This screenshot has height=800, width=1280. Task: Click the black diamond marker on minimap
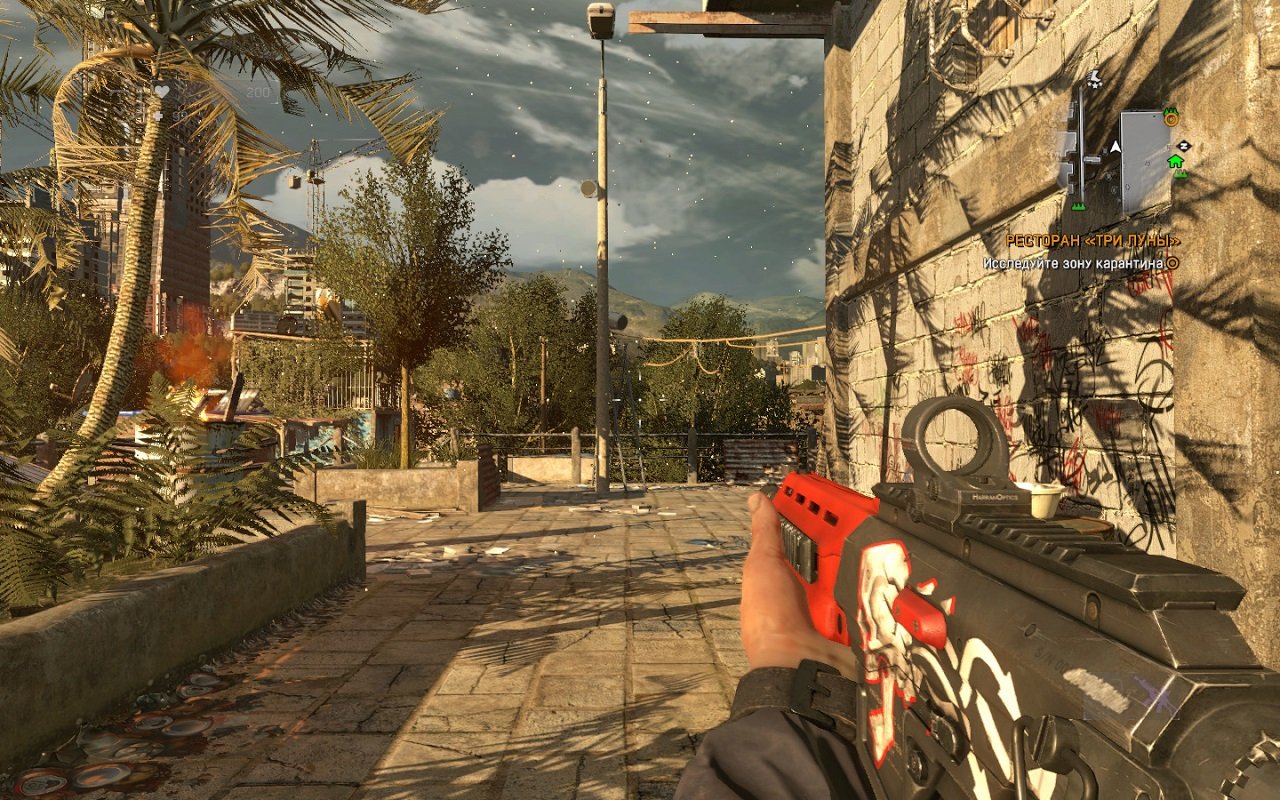(1184, 145)
